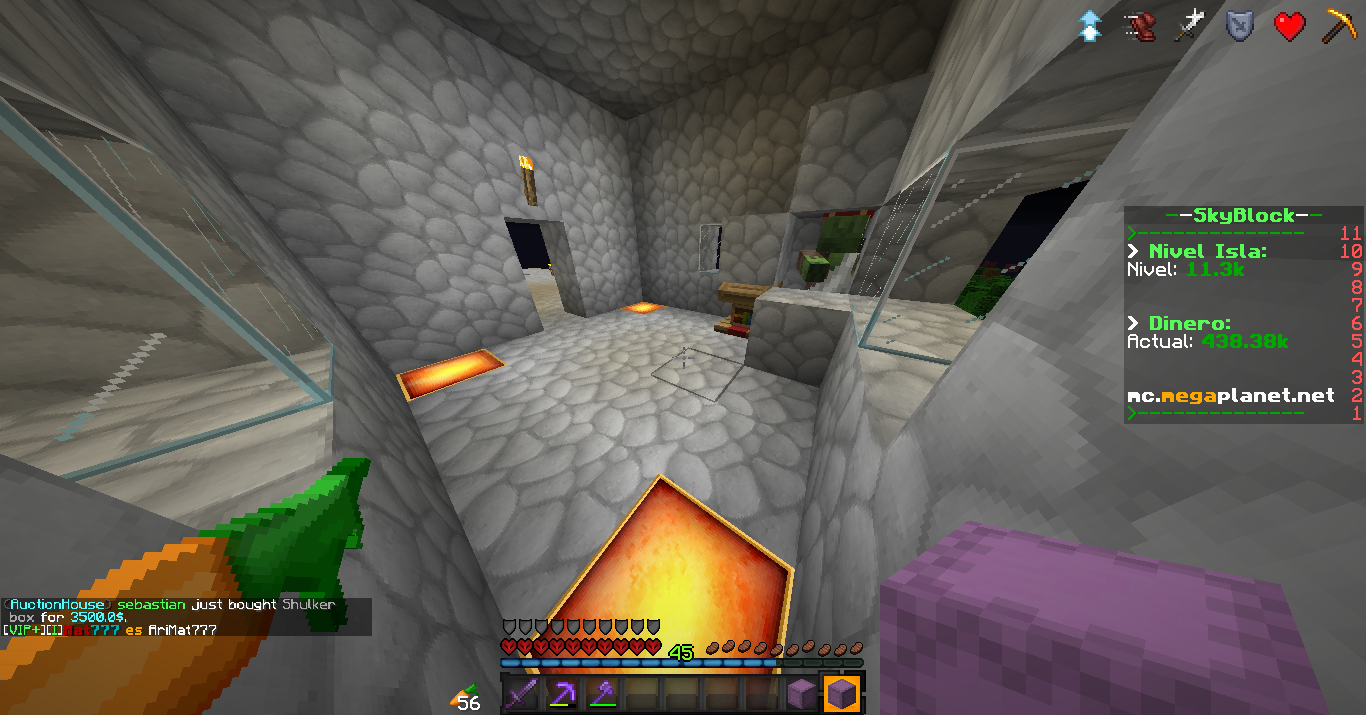Image resolution: width=1366 pixels, height=715 pixels.
Task: Click the Regeneration heart effect icon
Action: (x=1290, y=26)
